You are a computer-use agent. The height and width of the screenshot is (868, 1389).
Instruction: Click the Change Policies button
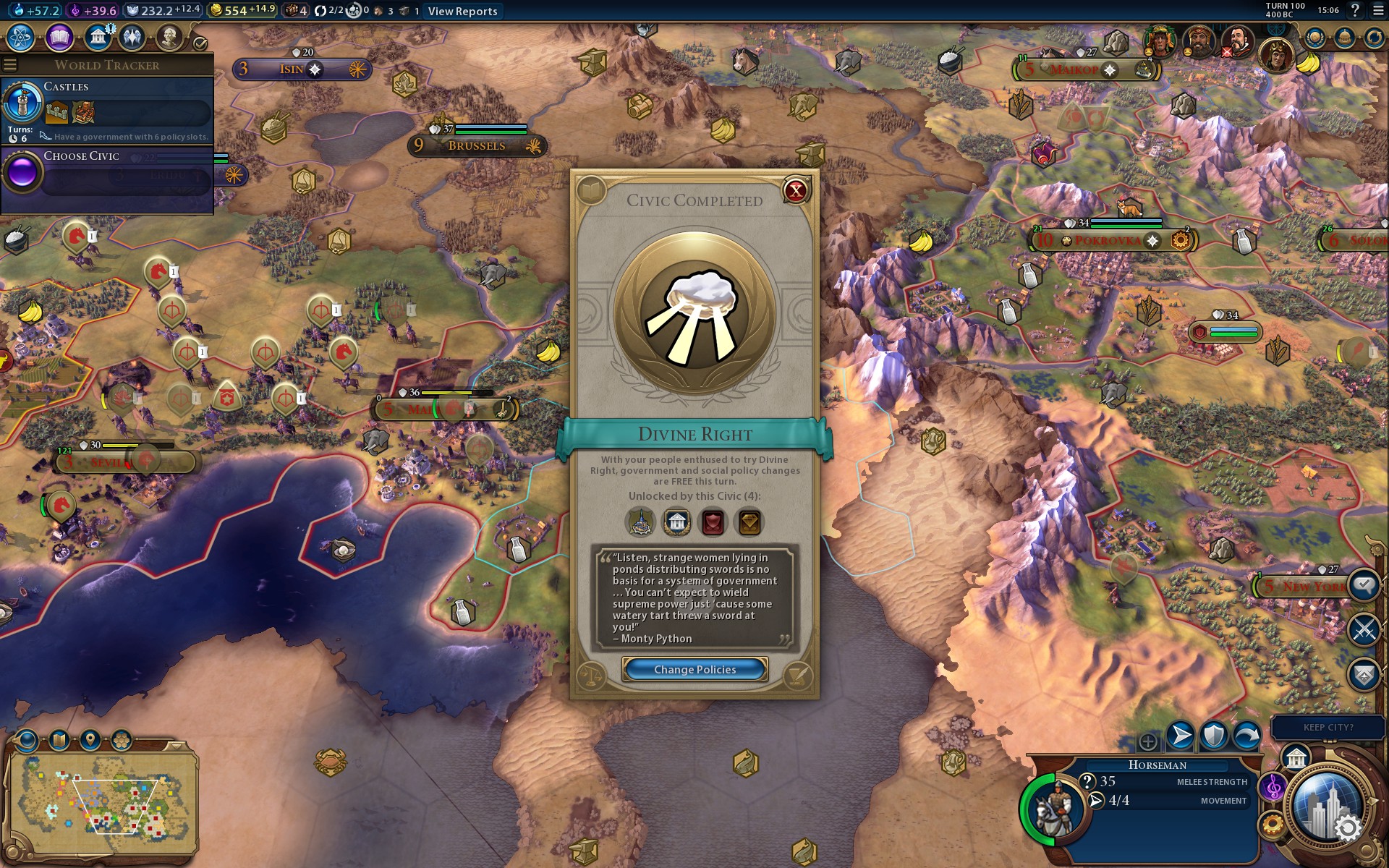pos(694,670)
